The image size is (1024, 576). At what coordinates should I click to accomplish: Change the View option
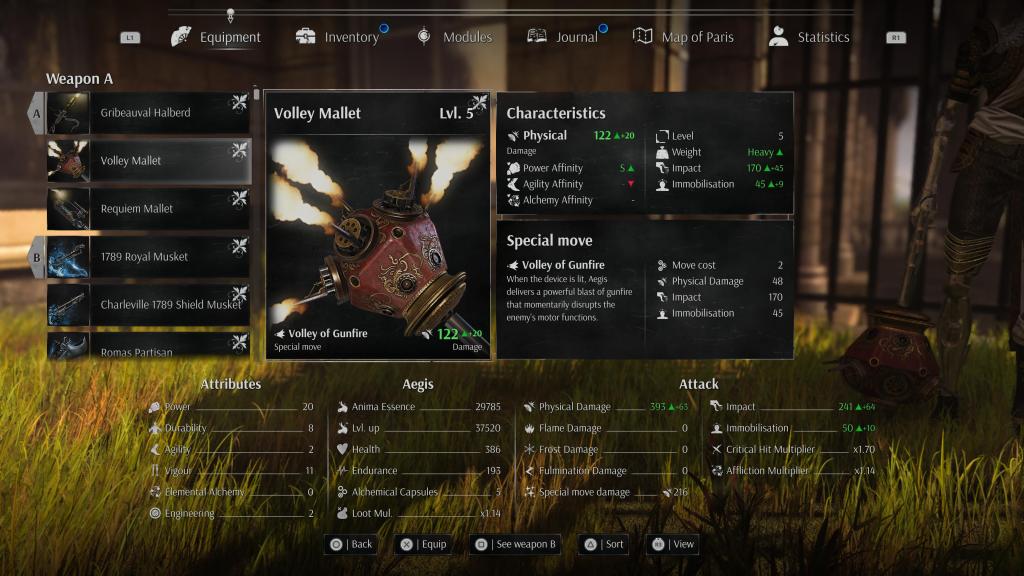tap(673, 544)
